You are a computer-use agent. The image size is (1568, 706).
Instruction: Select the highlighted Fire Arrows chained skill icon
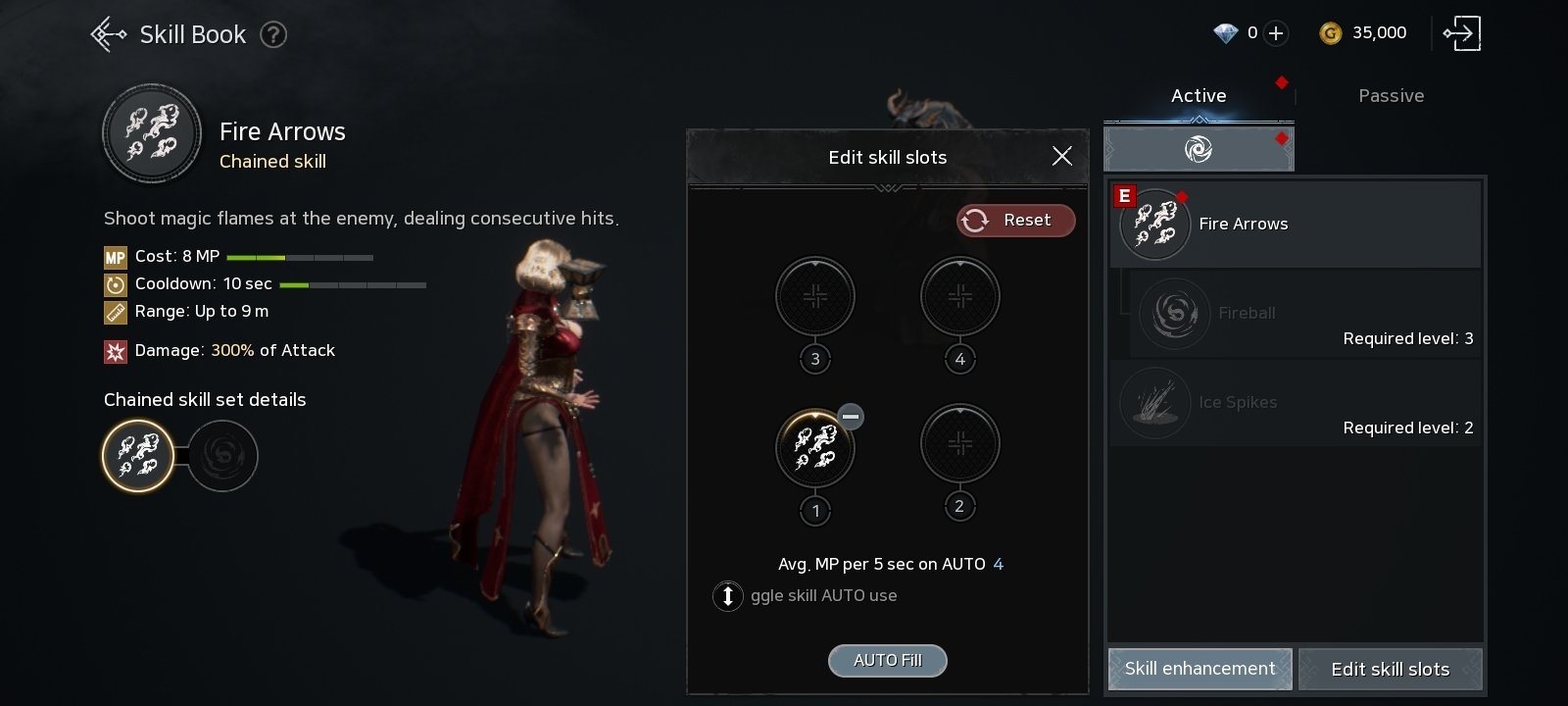pos(138,455)
